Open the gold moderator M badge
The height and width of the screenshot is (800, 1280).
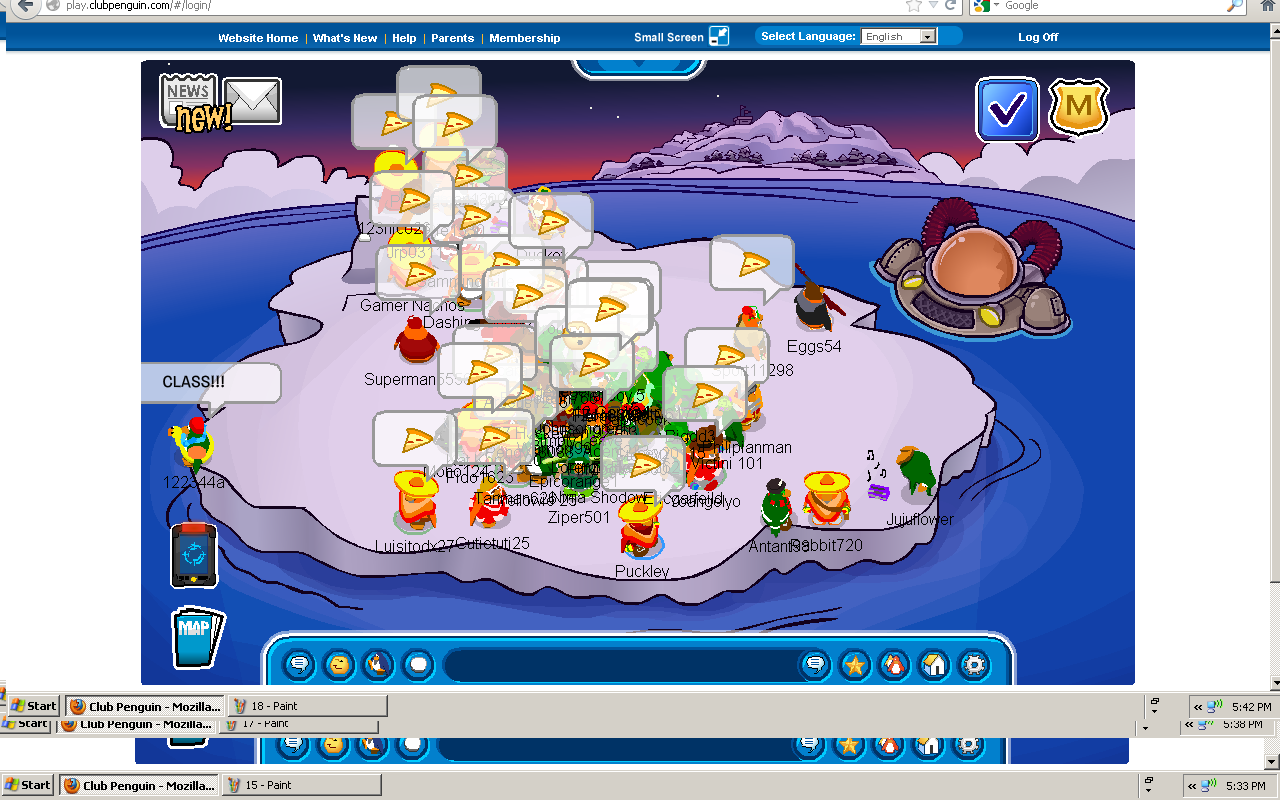(1079, 108)
